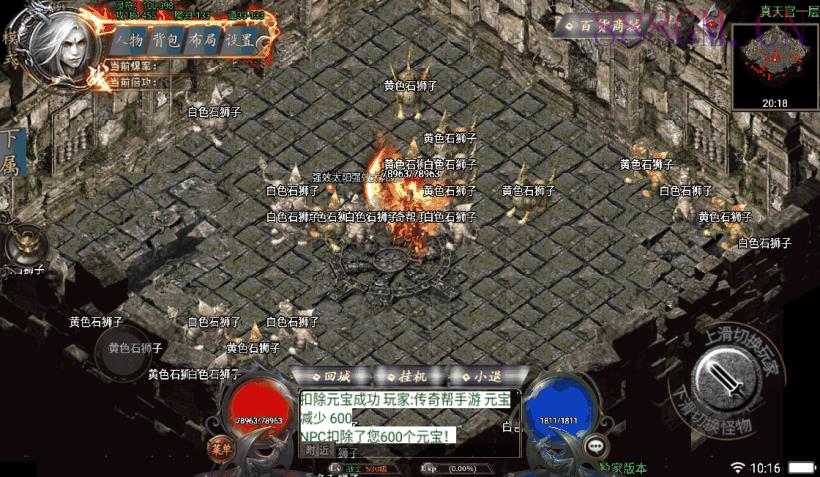Open the 布局 layout menu
Image resolution: width=820 pixels, height=477 pixels.
click(202, 41)
